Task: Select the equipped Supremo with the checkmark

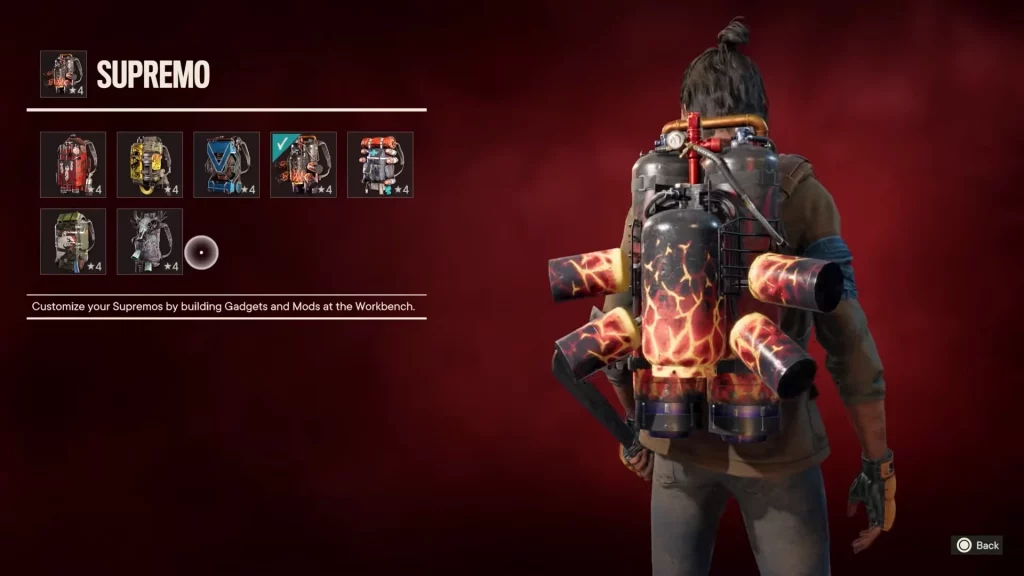Action: click(303, 164)
